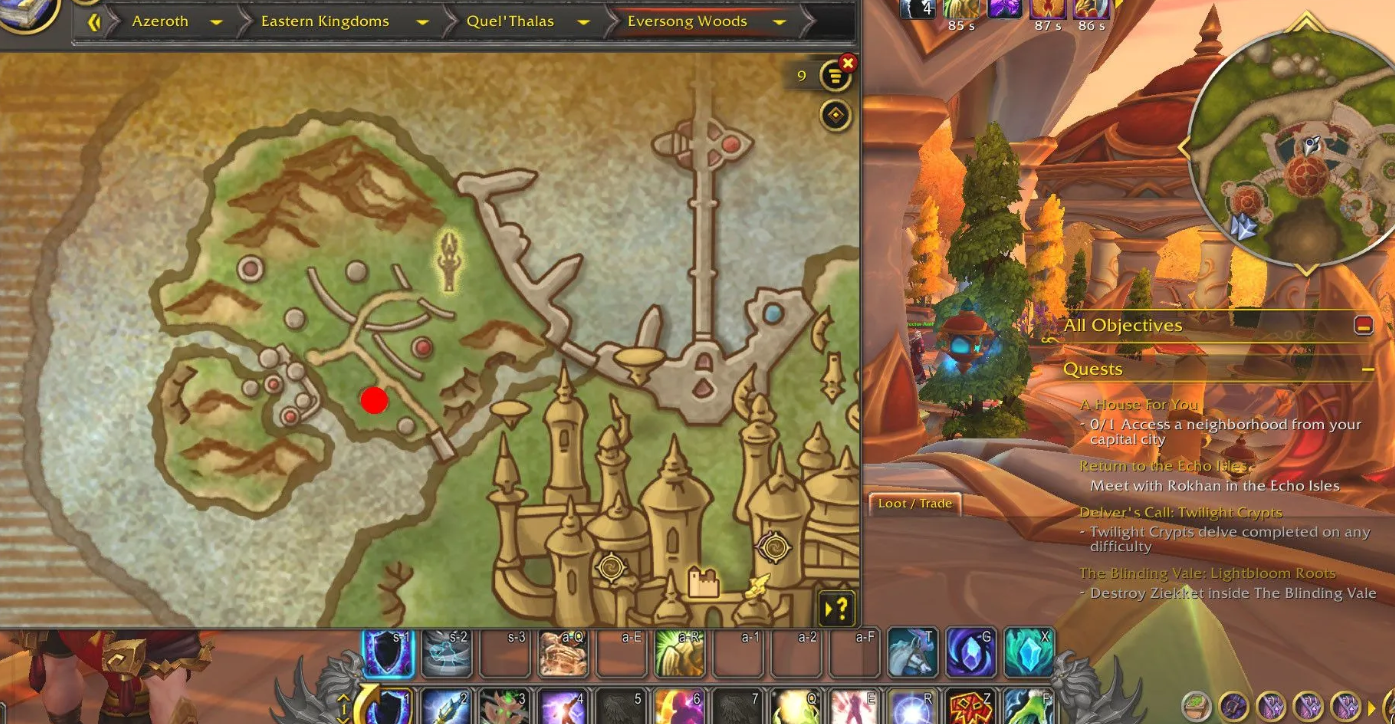Open "Return to the Echo Isles" quest
This screenshot has height=724, width=1395.
tap(1164, 466)
